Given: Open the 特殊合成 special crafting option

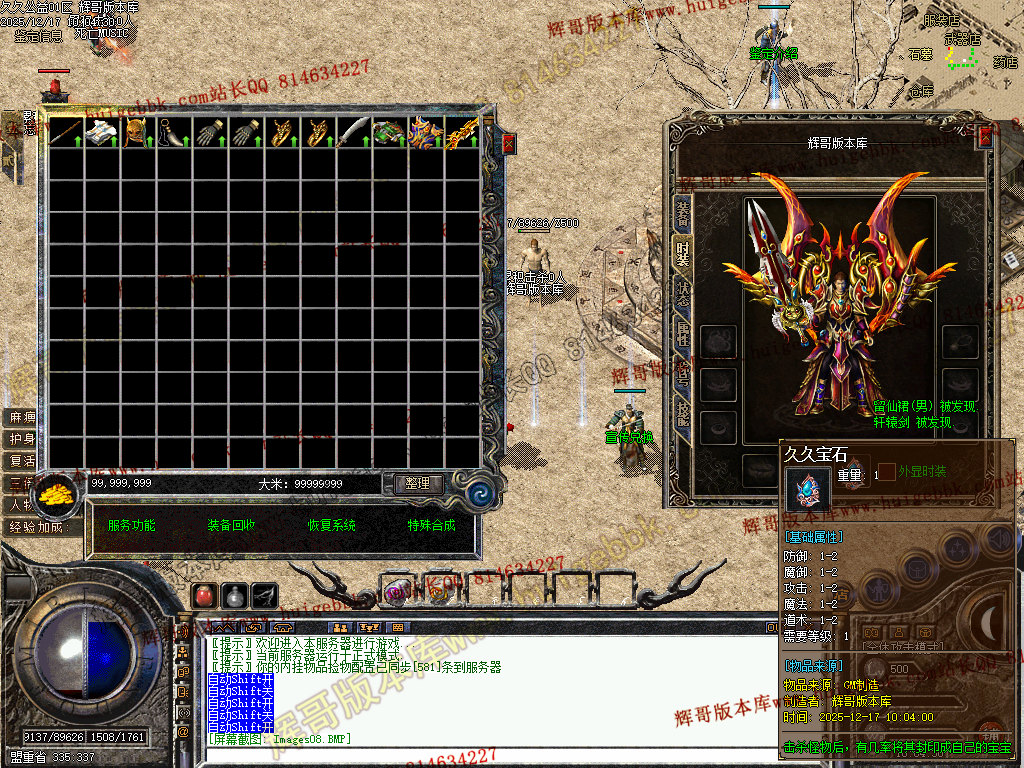Looking at the screenshot, I should (431, 525).
